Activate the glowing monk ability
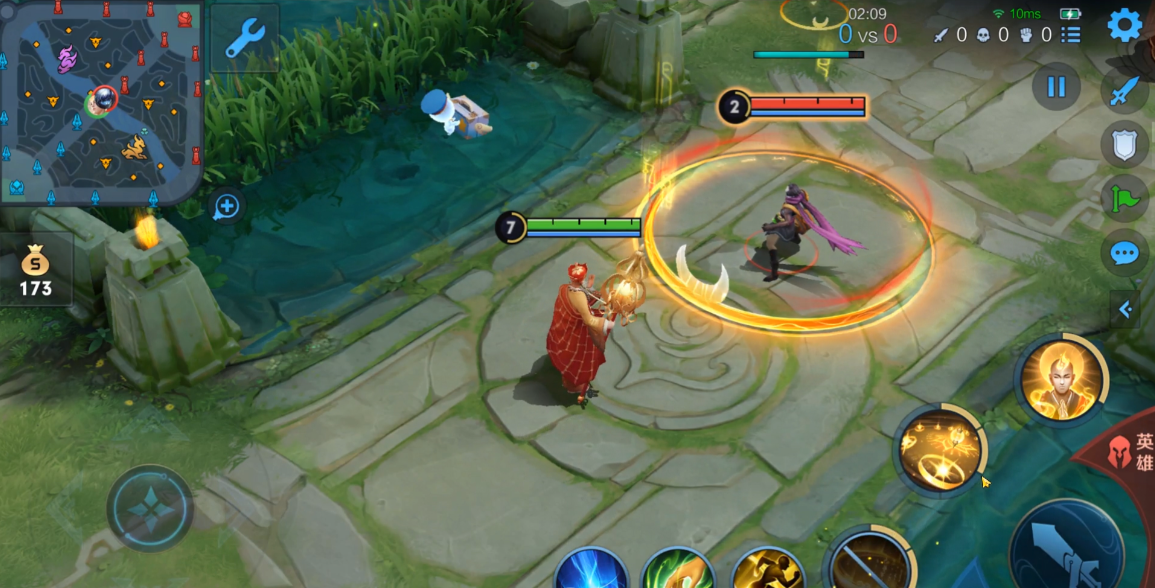This screenshot has height=588, width=1155. [1061, 380]
